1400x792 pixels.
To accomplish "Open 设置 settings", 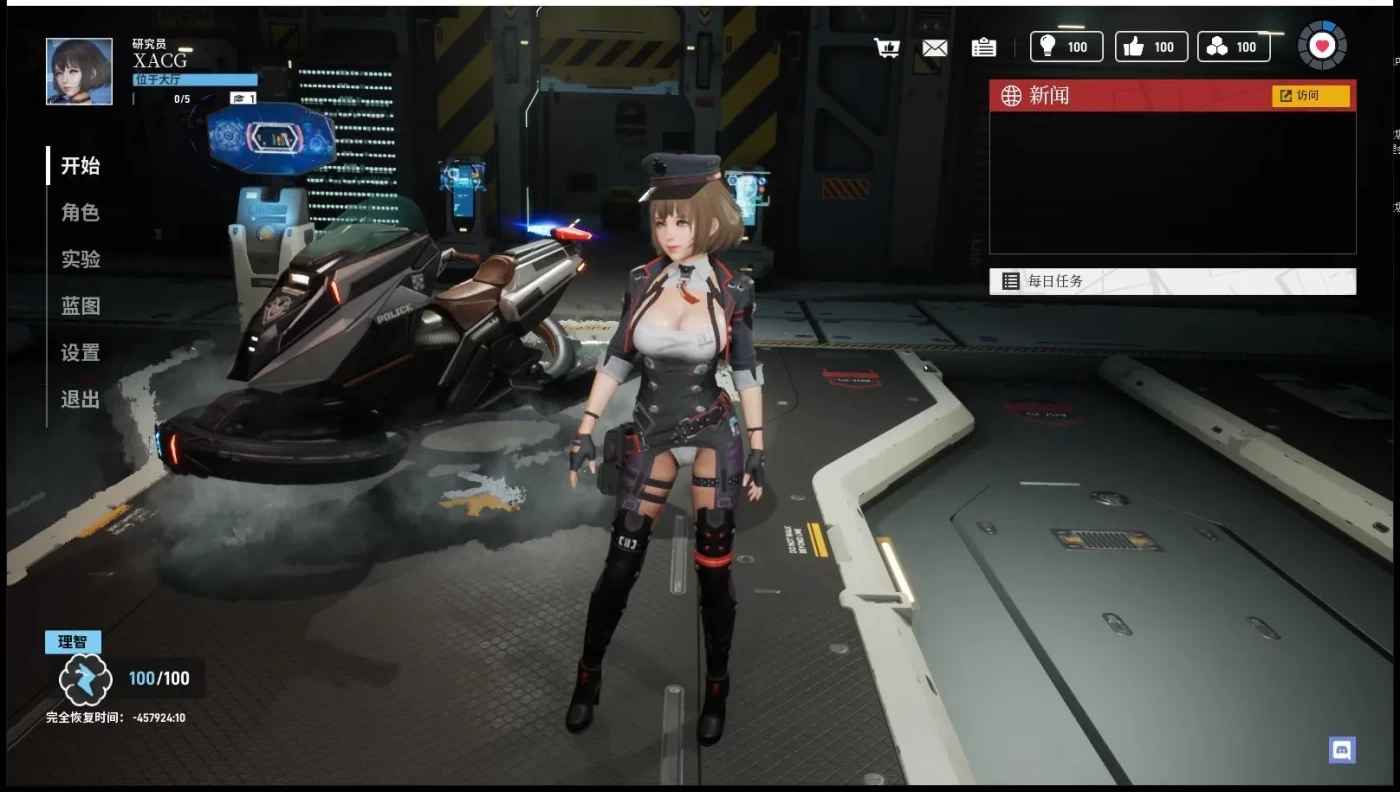I will coord(80,353).
